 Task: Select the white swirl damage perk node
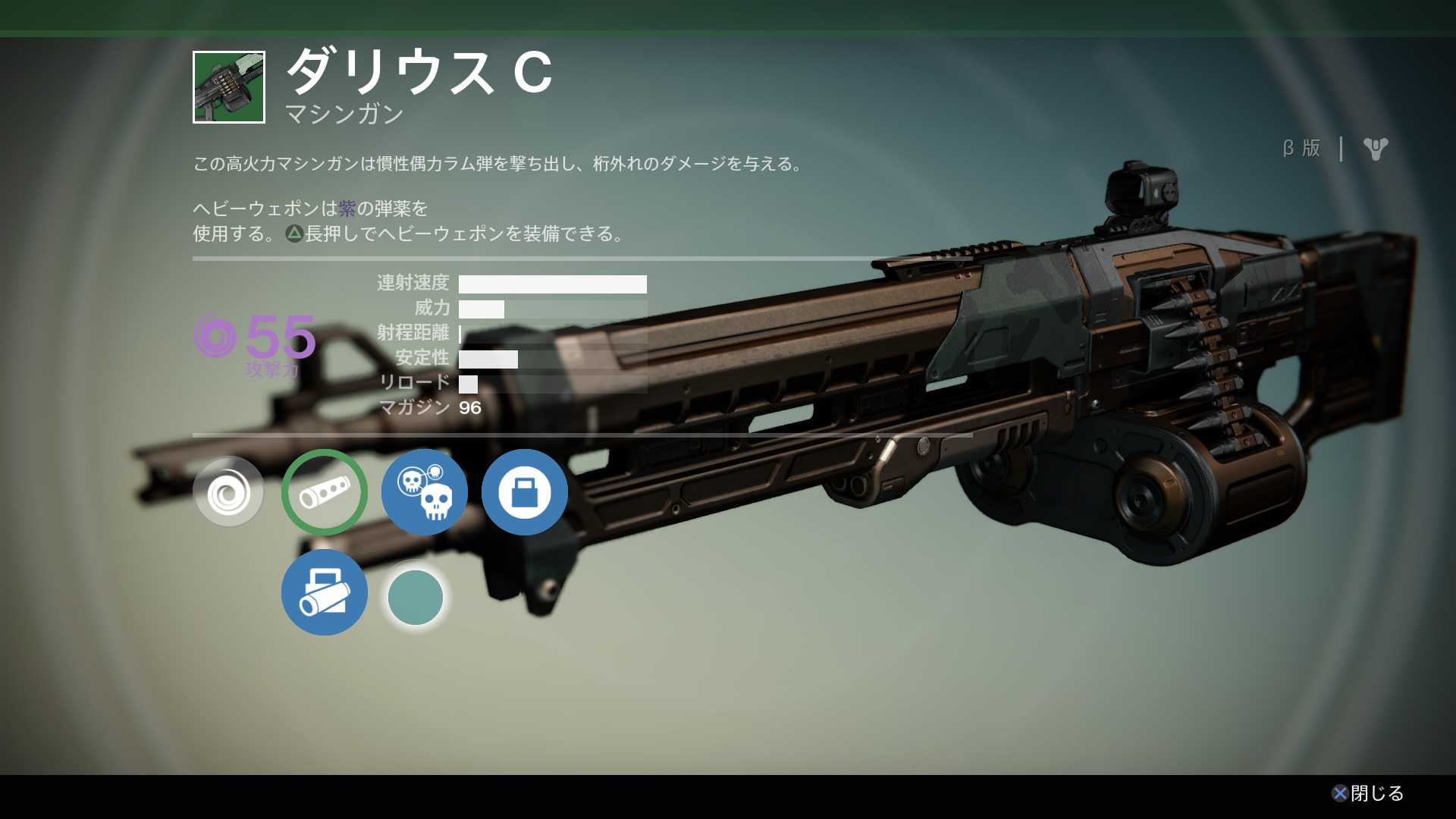pyautogui.click(x=228, y=492)
